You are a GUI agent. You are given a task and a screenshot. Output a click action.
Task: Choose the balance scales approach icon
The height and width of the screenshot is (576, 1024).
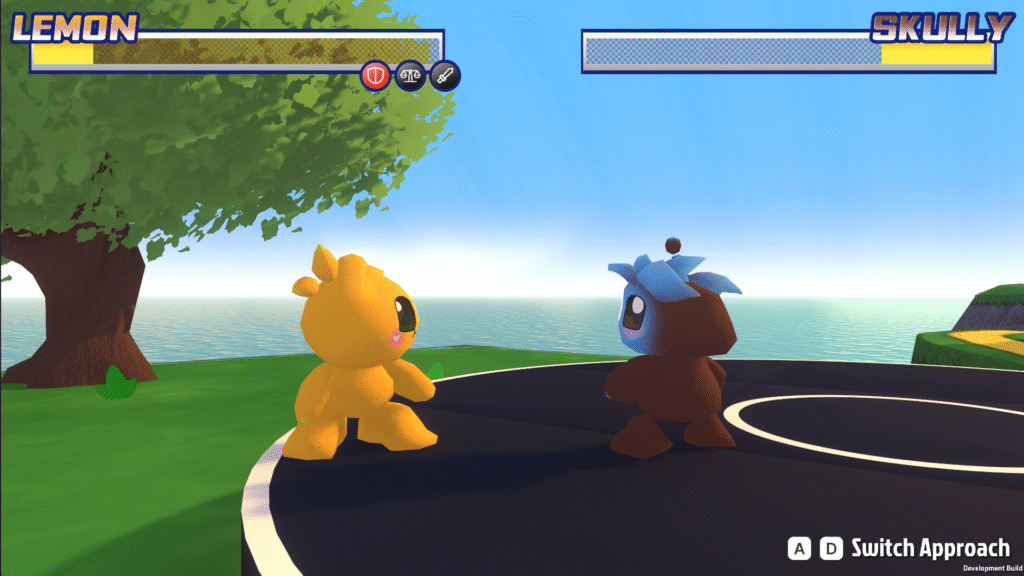click(410, 75)
